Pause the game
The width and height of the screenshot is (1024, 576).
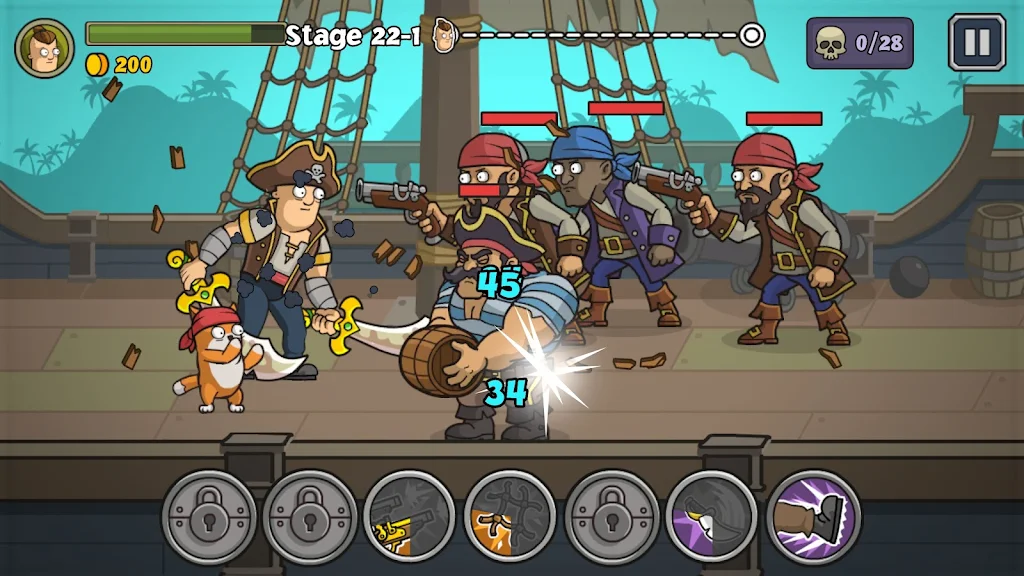click(x=976, y=43)
